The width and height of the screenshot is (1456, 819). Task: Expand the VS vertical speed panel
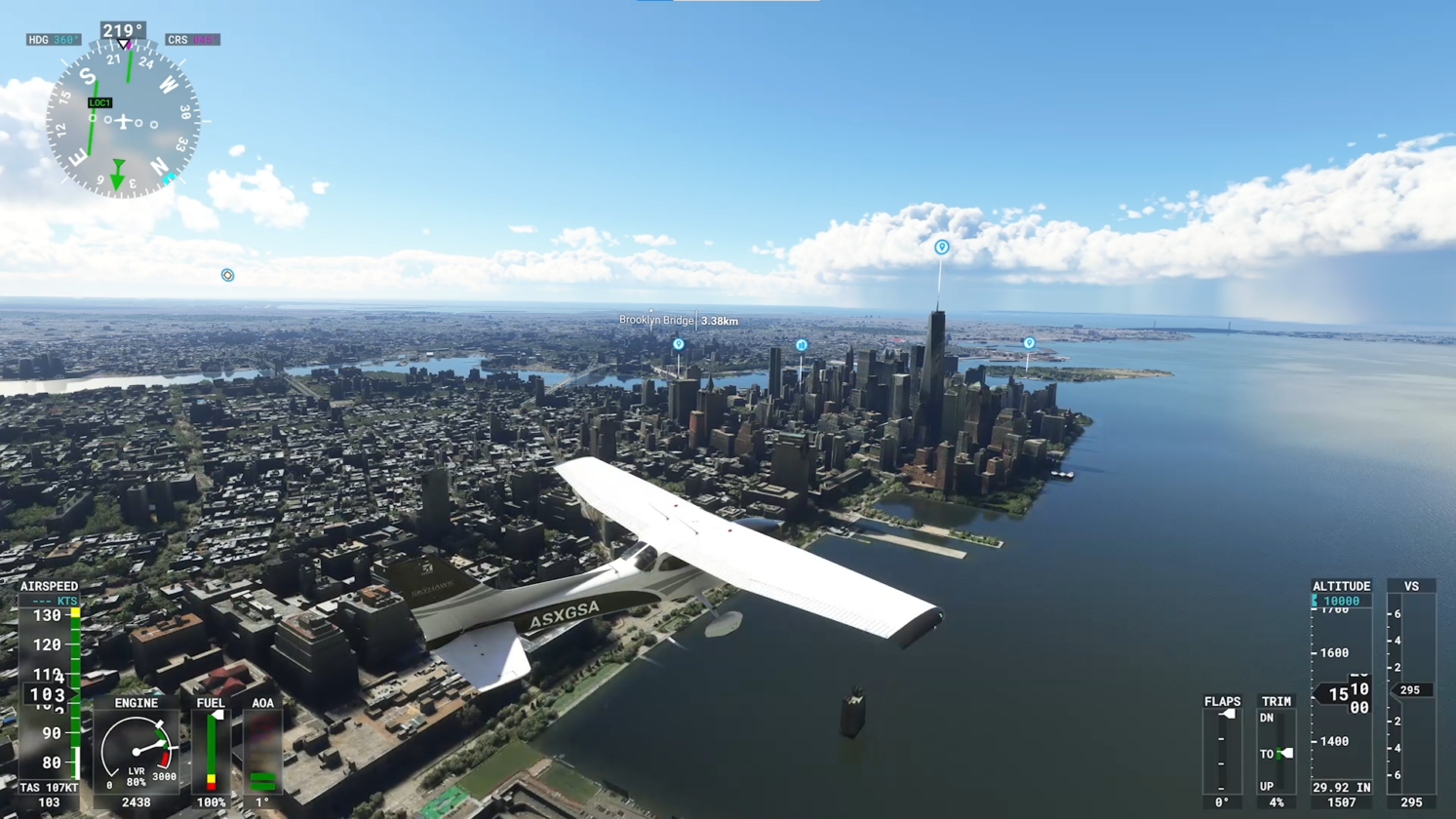tap(1410, 586)
